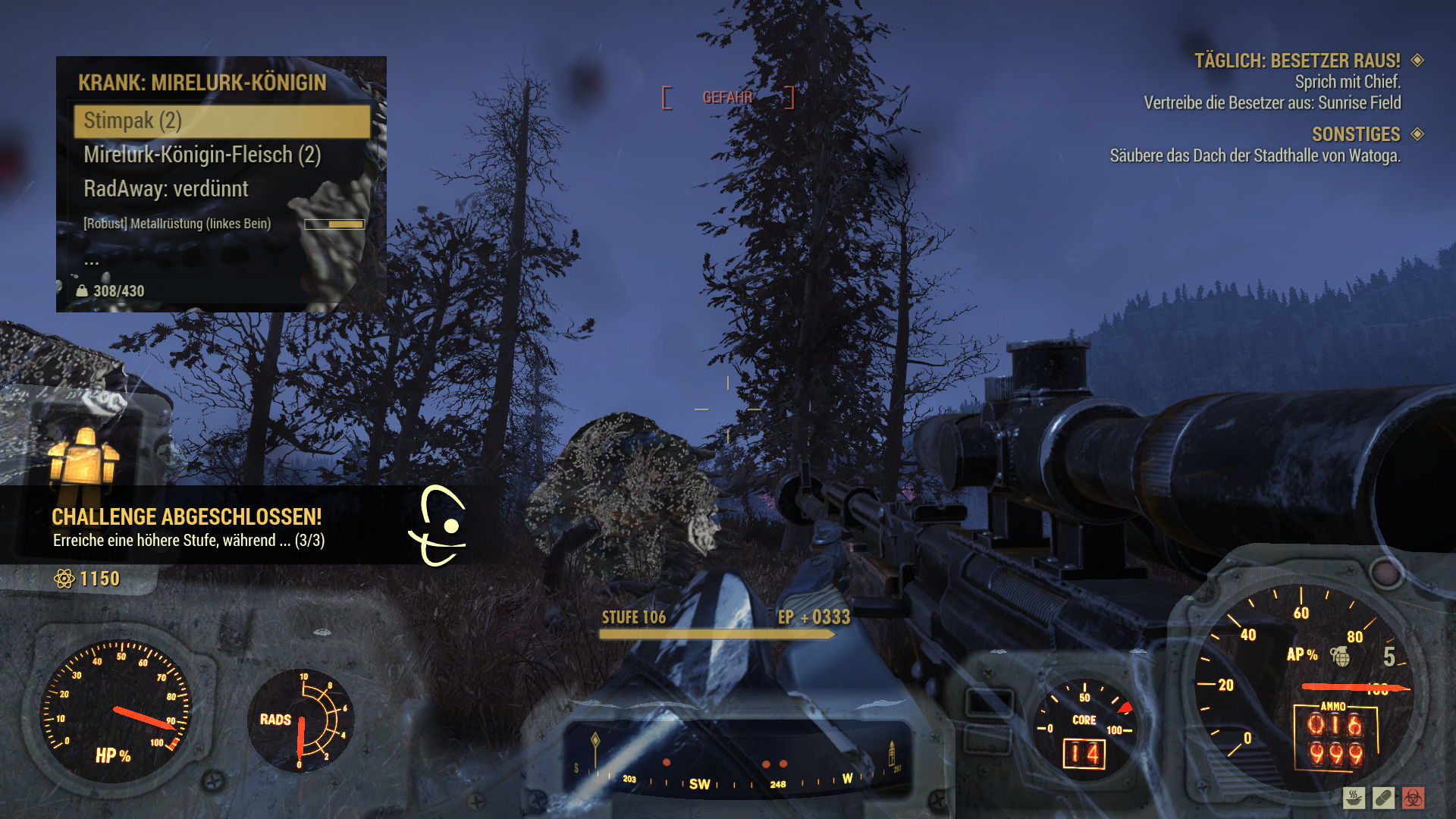Select Stimpak (2) in the loot list

click(221, 121)
